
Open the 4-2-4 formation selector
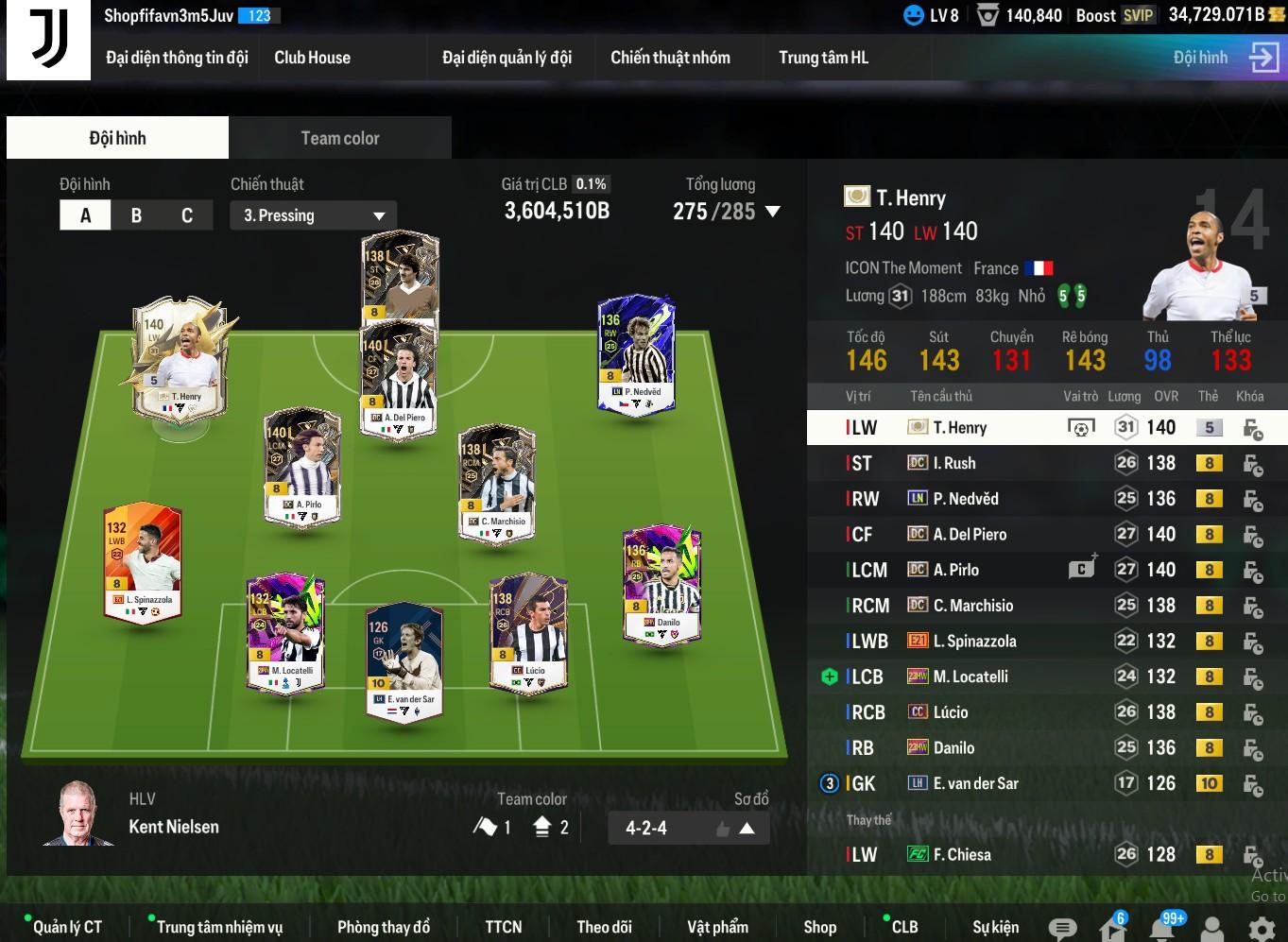[x=688, y=829]
